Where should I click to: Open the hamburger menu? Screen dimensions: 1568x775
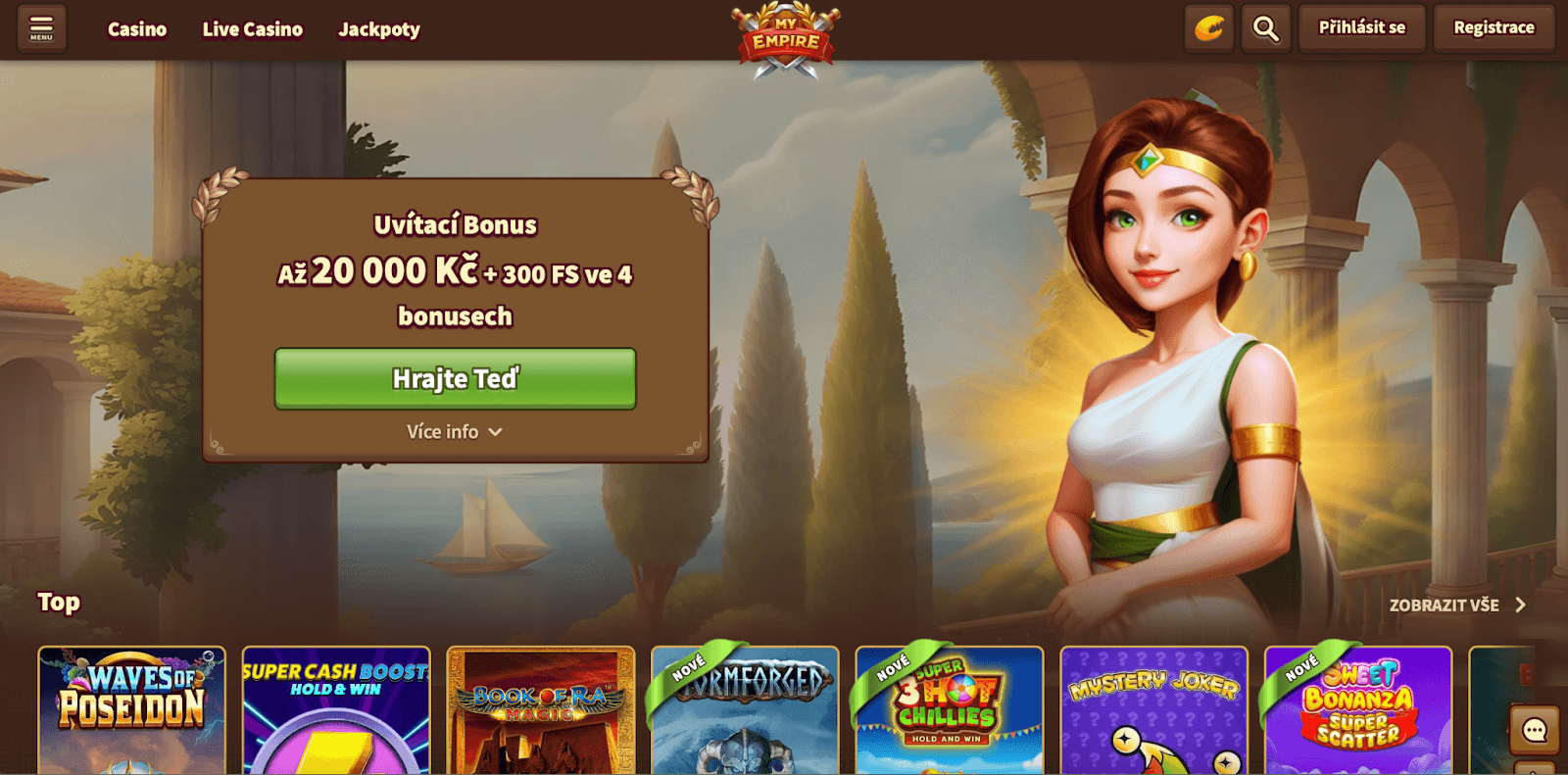41,28
